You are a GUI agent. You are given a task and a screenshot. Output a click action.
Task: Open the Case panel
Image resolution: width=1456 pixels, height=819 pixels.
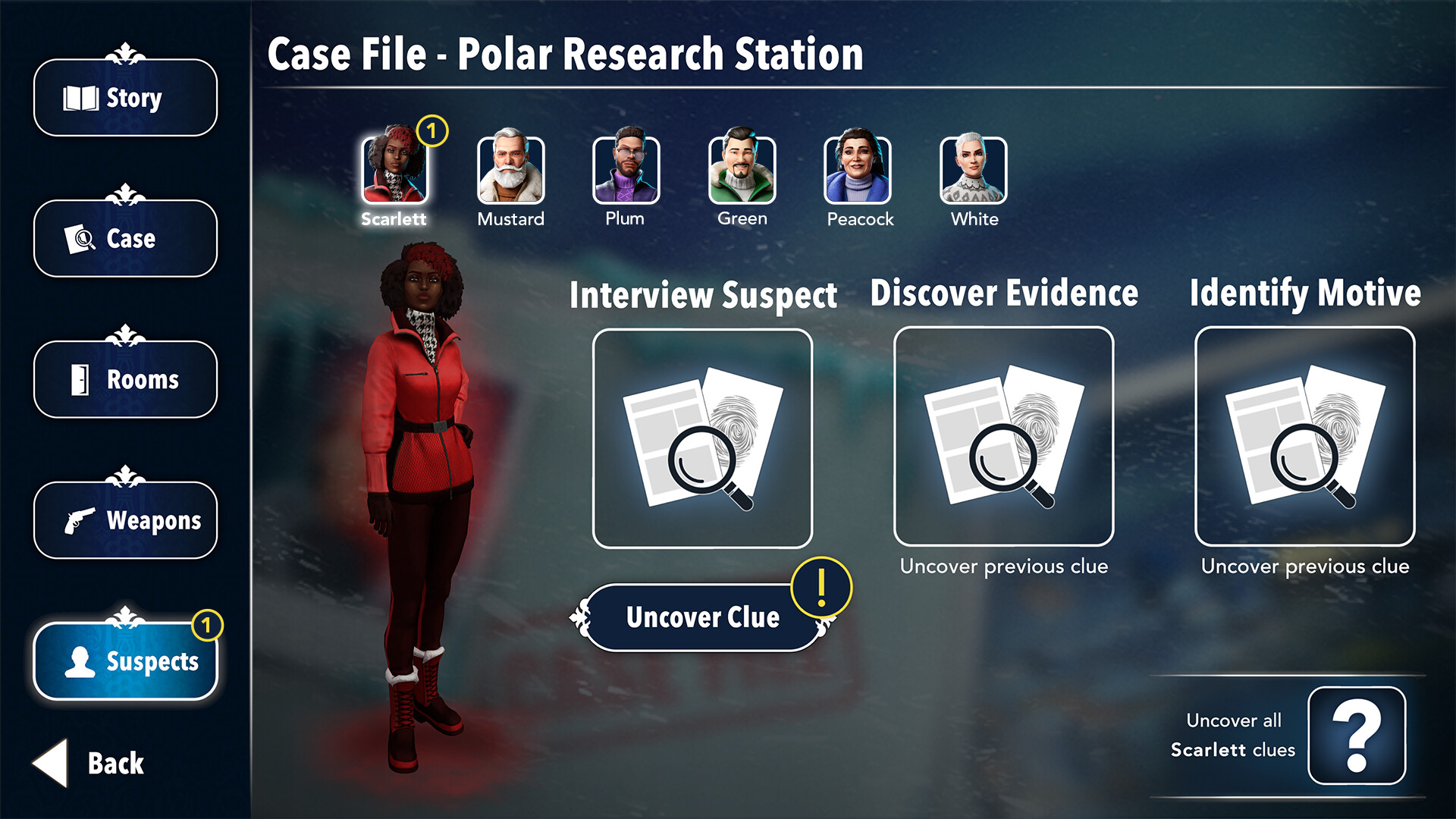pos(125,238)
